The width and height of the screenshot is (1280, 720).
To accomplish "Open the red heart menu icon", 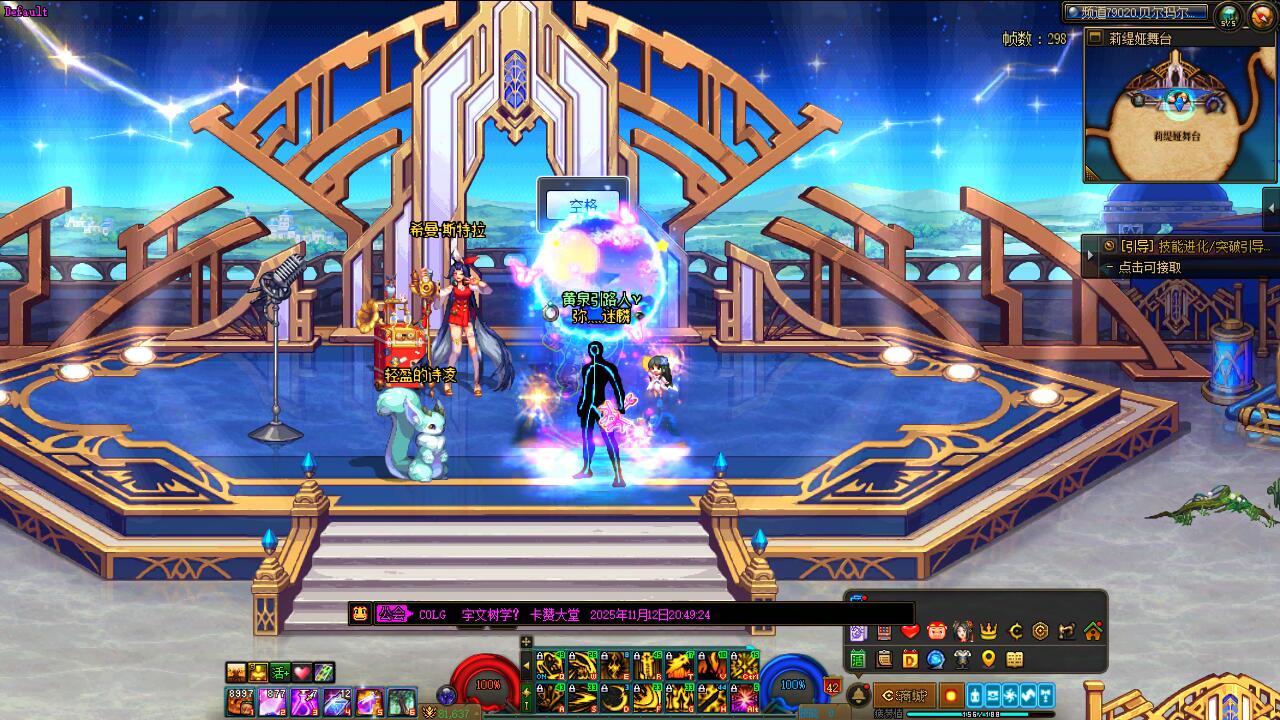I will [909, 631].
